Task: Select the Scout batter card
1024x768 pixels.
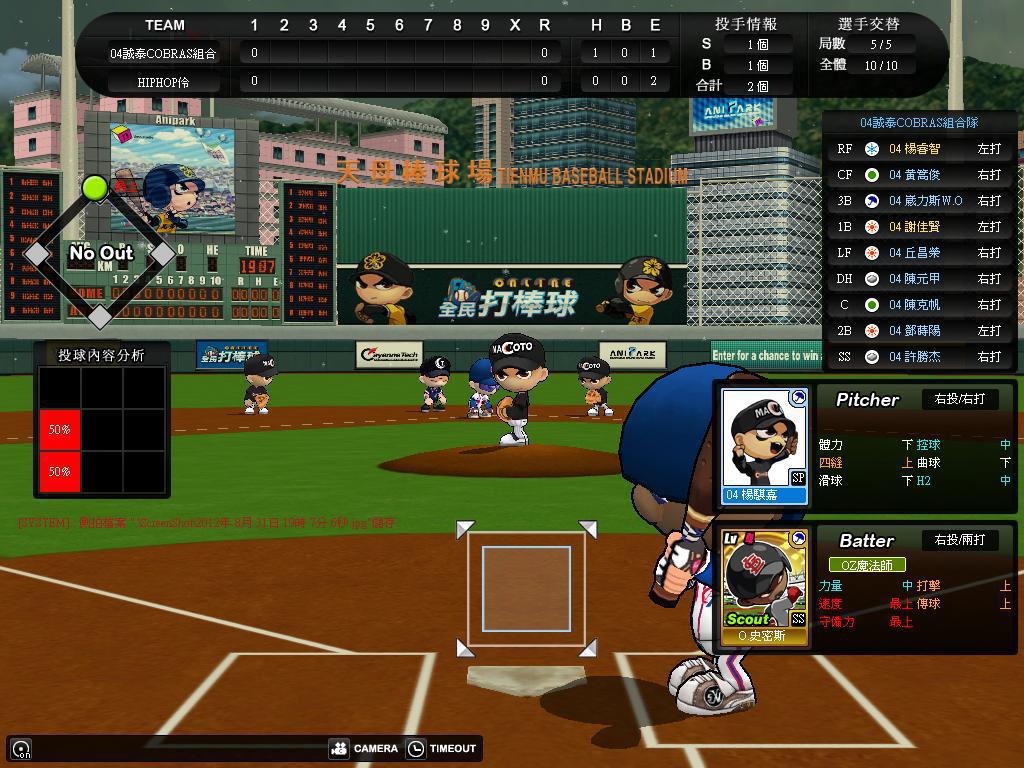Action: tap(765, 586)
